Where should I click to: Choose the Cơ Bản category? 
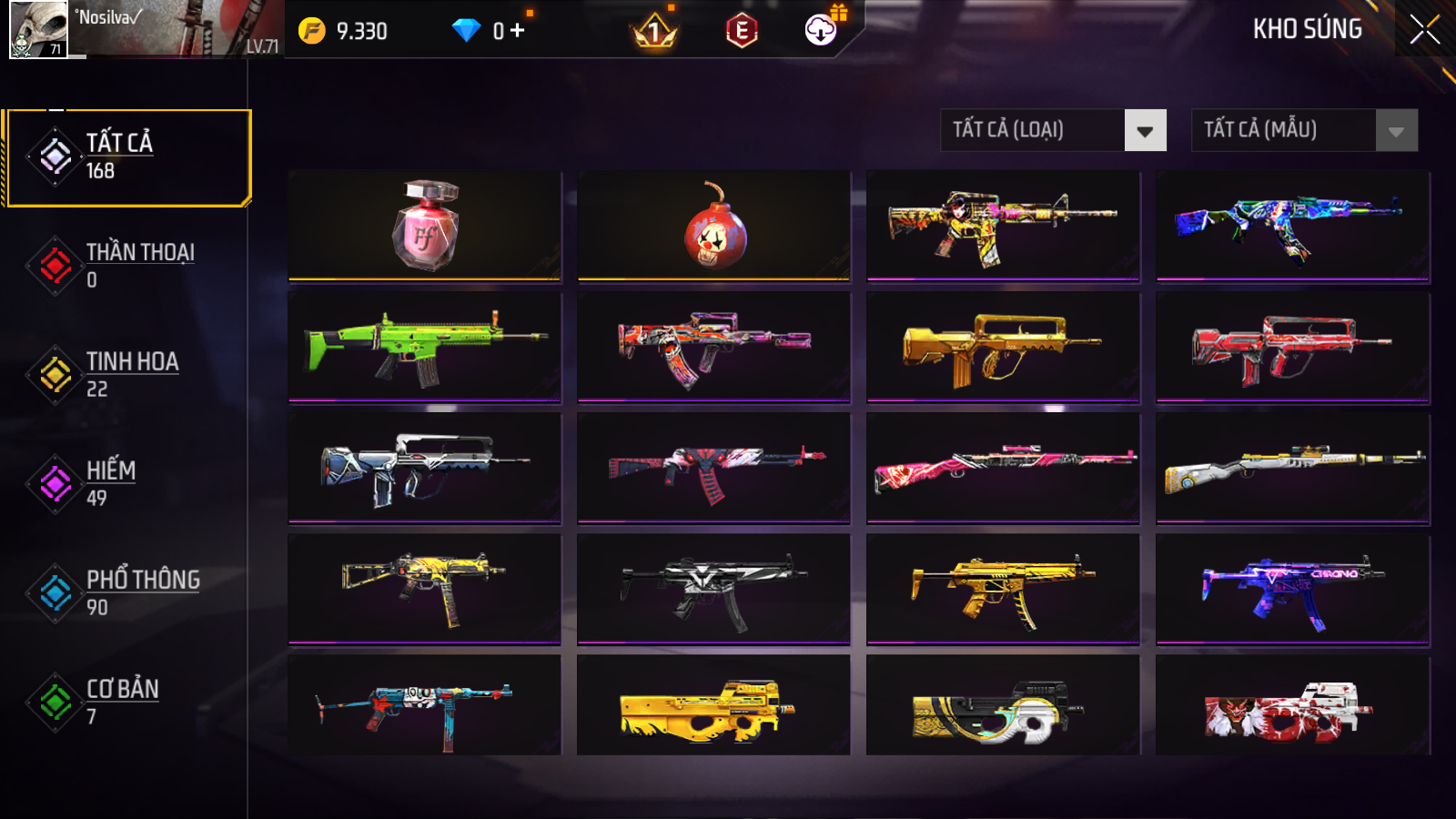click(x=127, y=703)
